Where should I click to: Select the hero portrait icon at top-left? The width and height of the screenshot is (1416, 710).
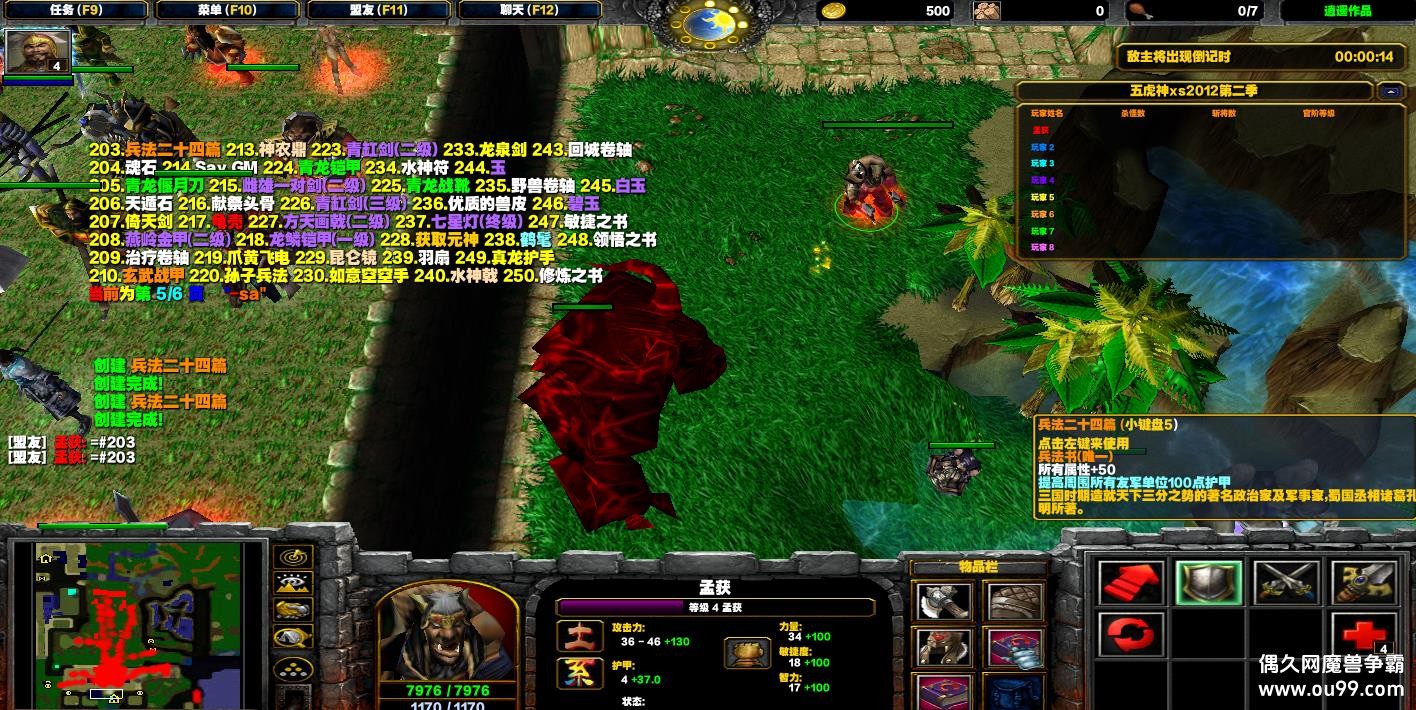(39, 51)
